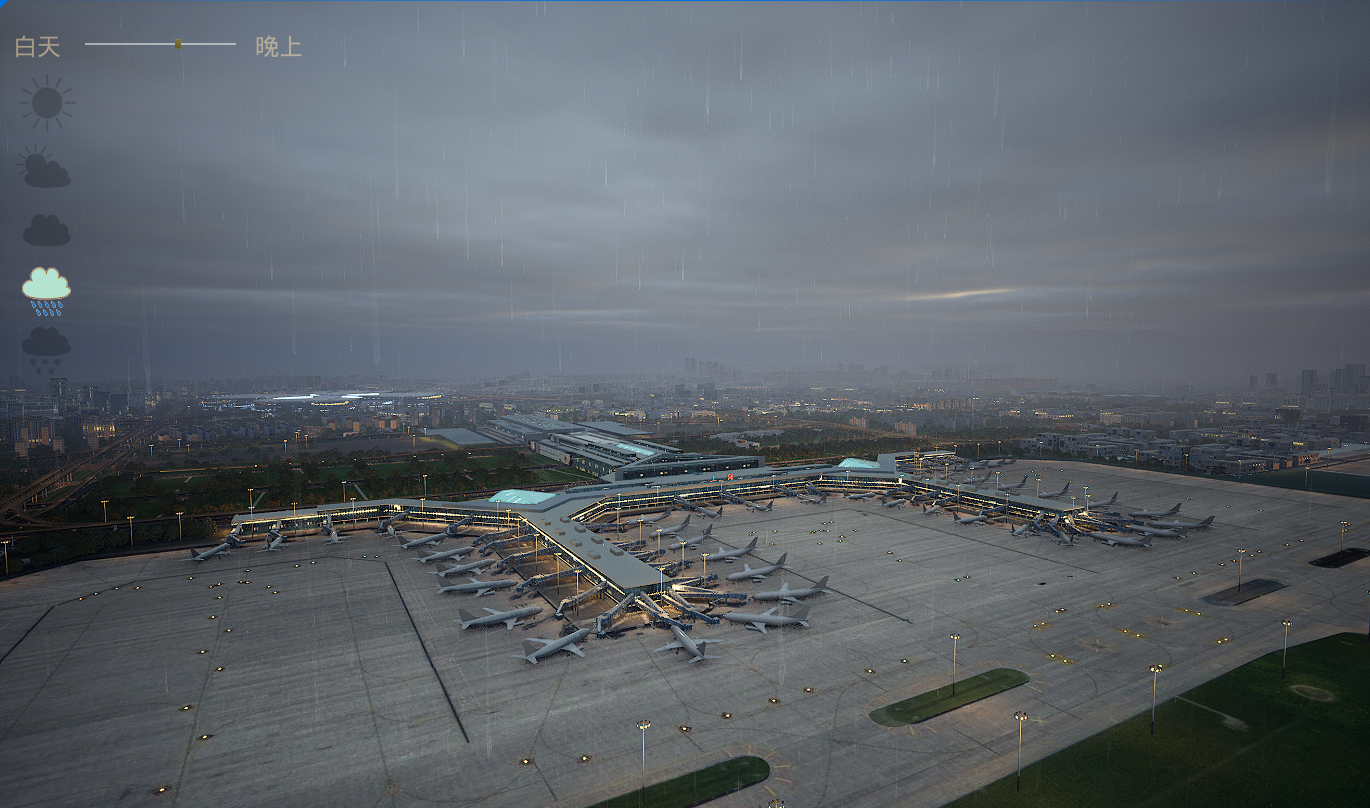Activate the snow cloud weather icon
Image resolution: width=1370 pixels, height=808 pixels.
pyautogui.click(x=46, y=348)
